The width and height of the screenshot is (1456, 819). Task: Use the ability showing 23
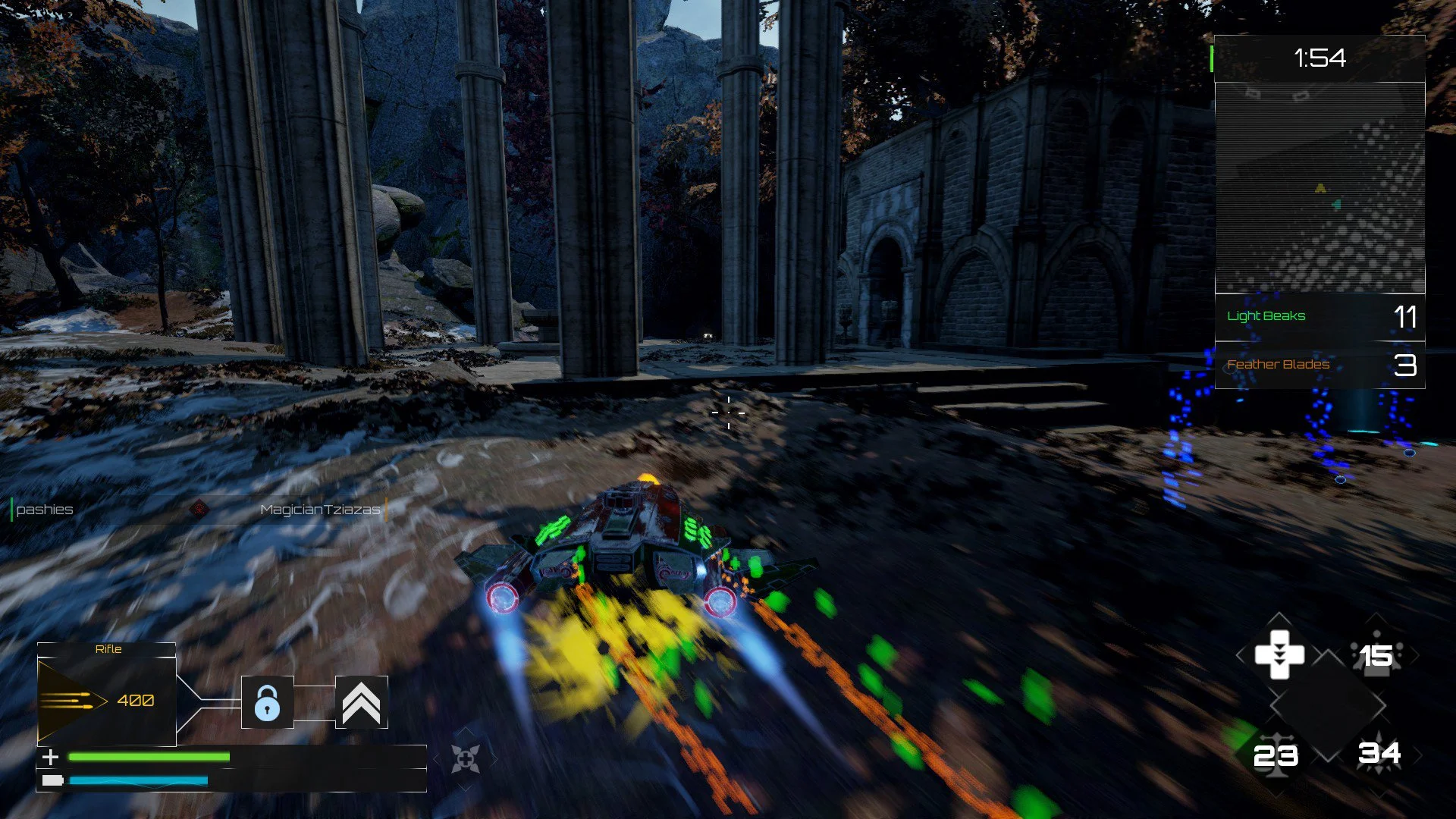point(1276,755)
